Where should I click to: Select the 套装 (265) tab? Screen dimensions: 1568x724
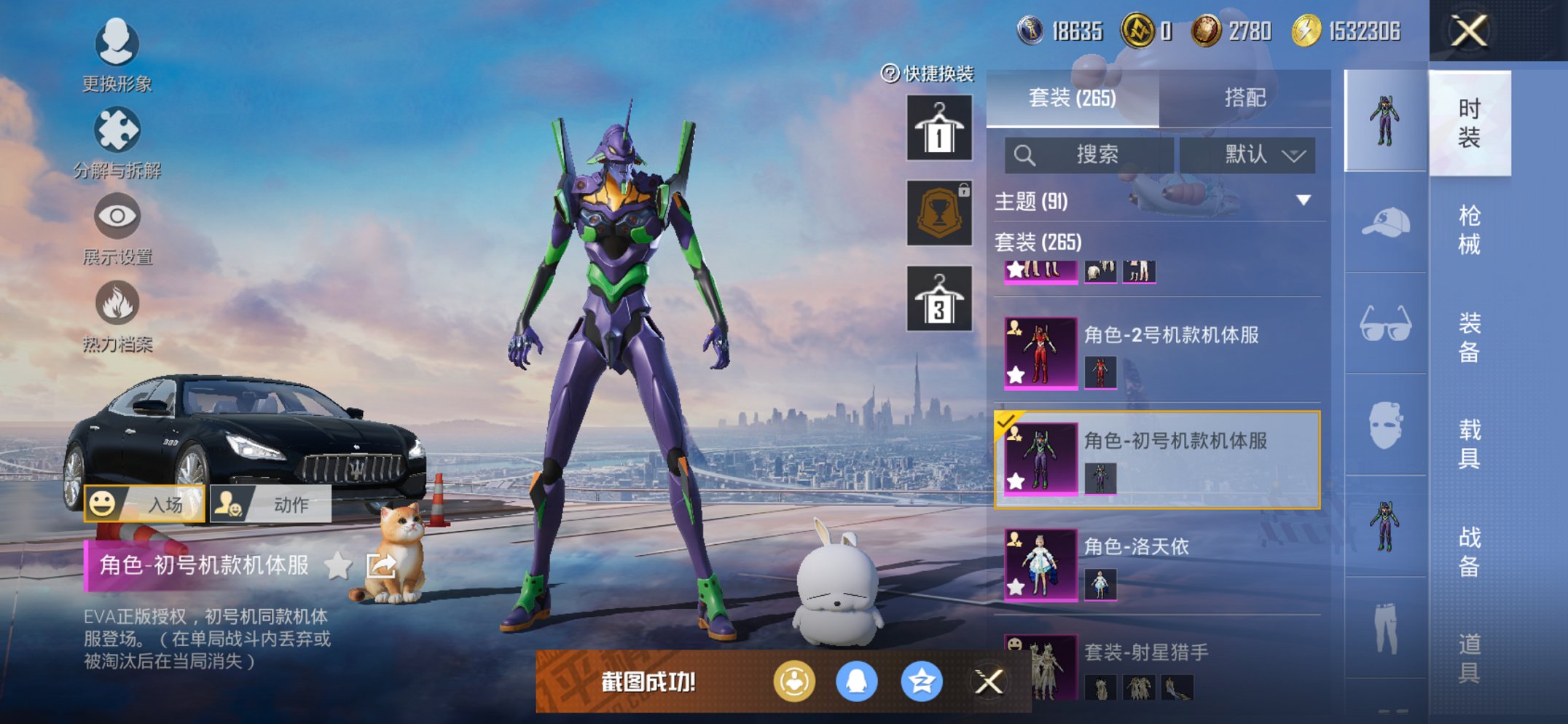pos(1072,98)
